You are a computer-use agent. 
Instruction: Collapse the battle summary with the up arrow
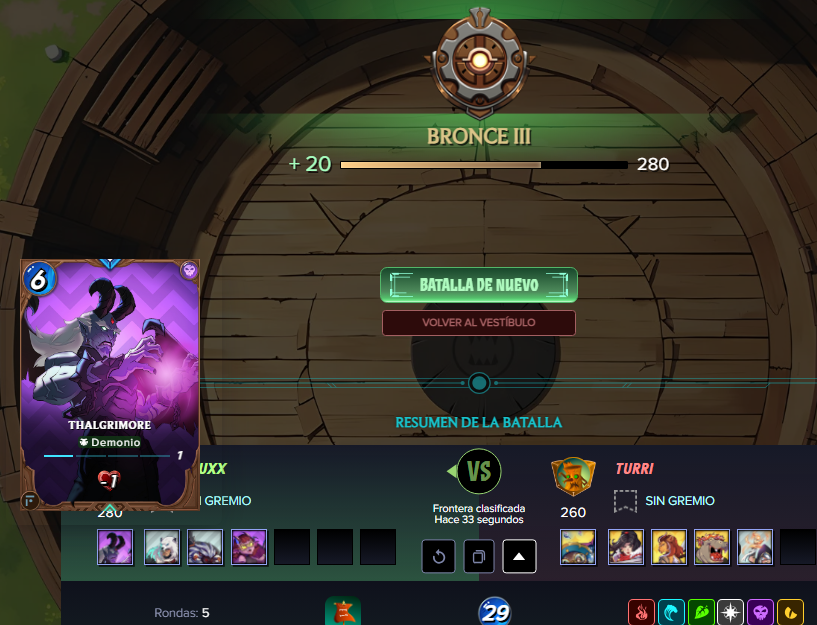(519, 556)
